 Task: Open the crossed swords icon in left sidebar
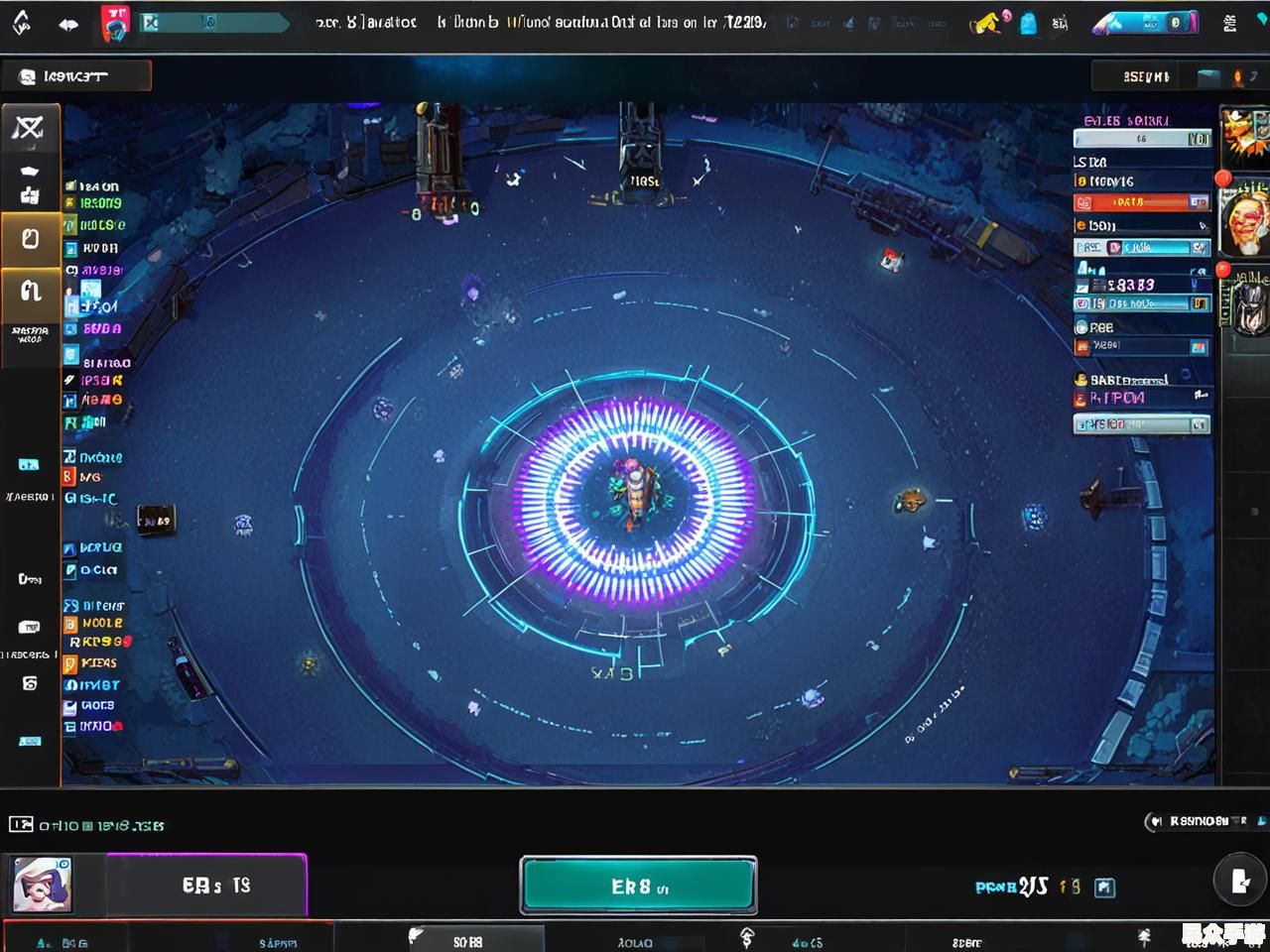[x=30, y=127]
